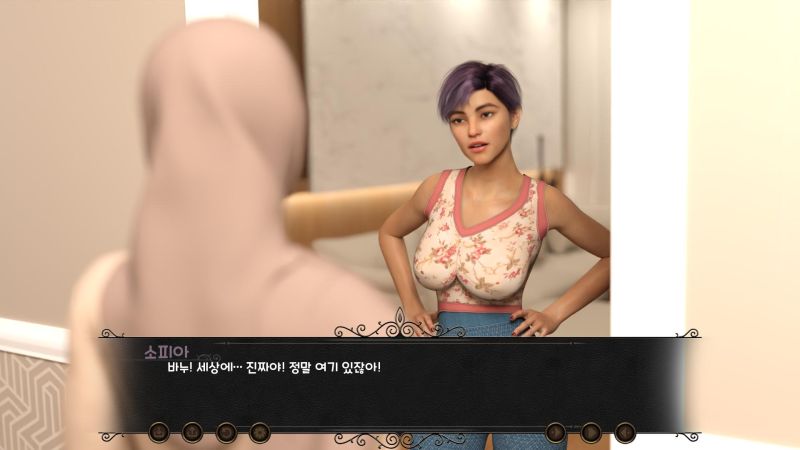This screenshot has height=450, width=800.
Task: Click the left-arrow rollback button
Action: point(625,432)
